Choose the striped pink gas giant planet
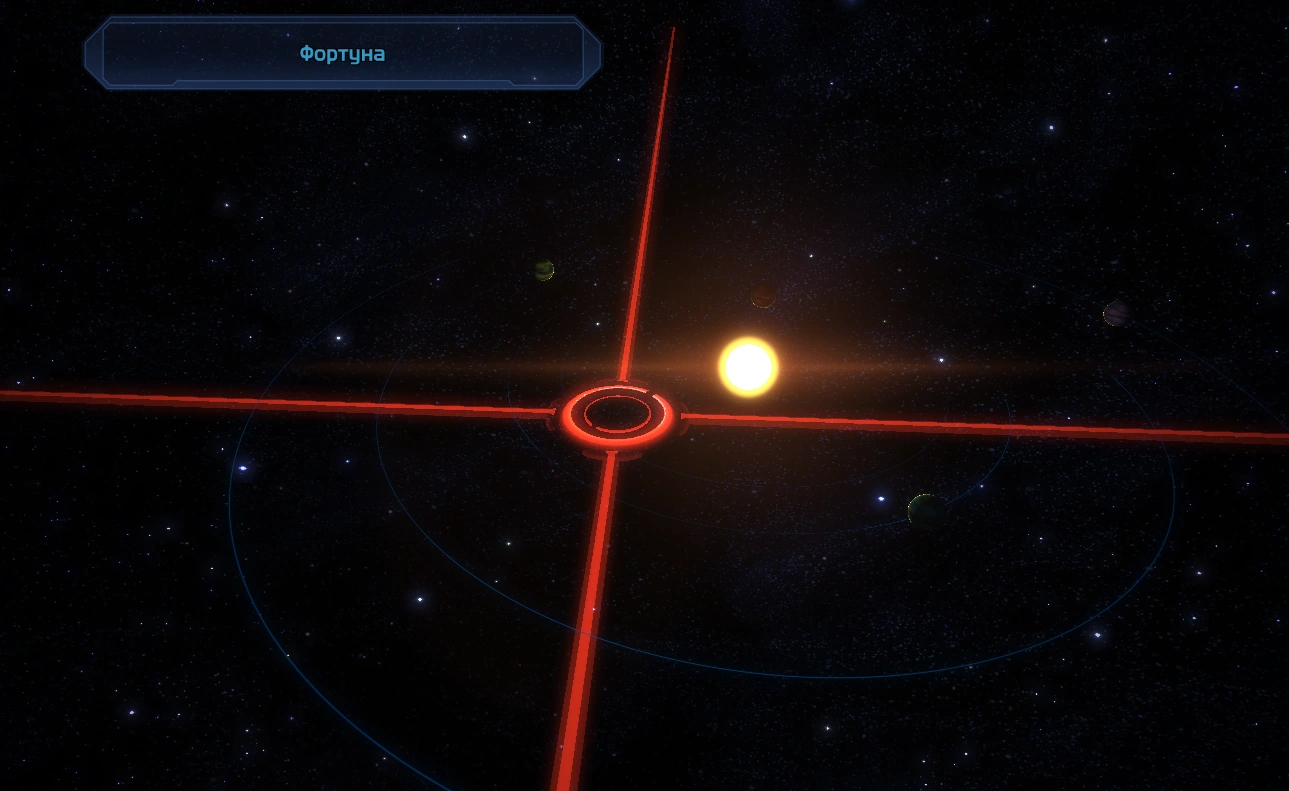1289x791 pixels. tap(1116, 314)
